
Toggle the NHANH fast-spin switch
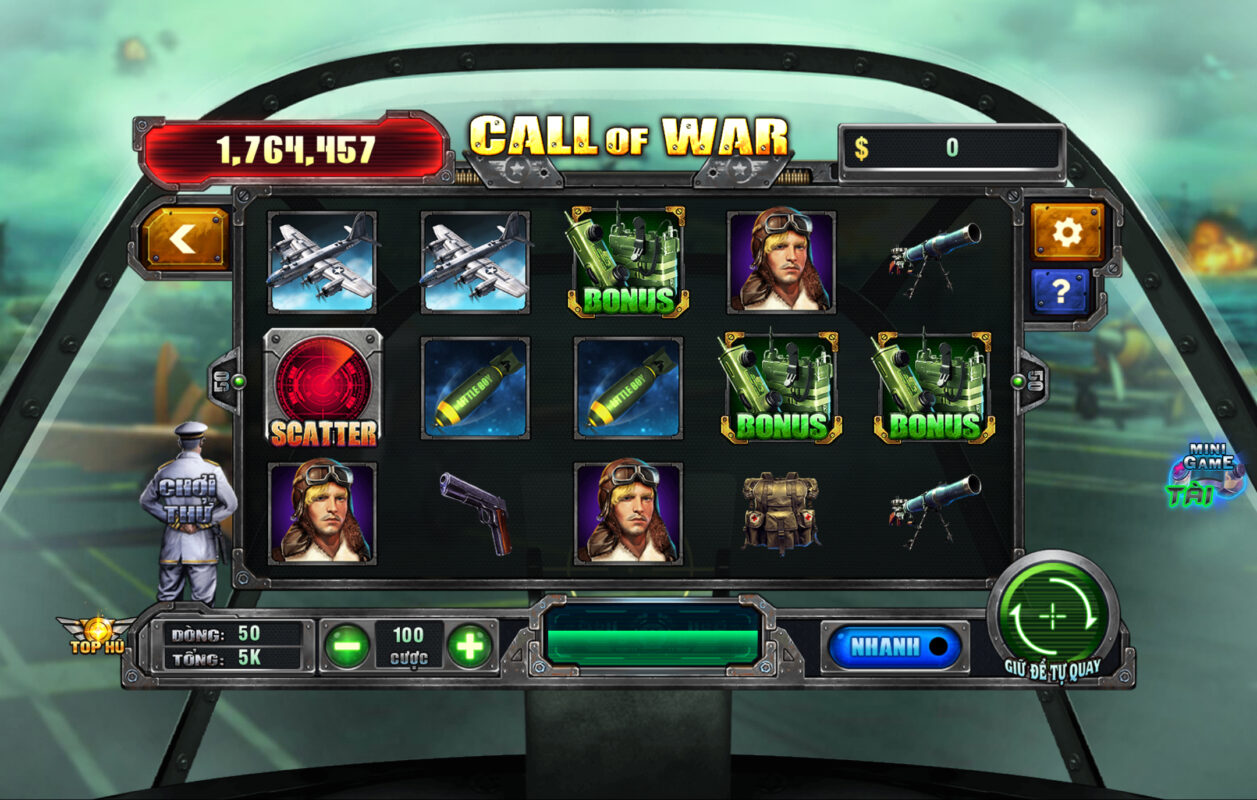tap(893, 647)
